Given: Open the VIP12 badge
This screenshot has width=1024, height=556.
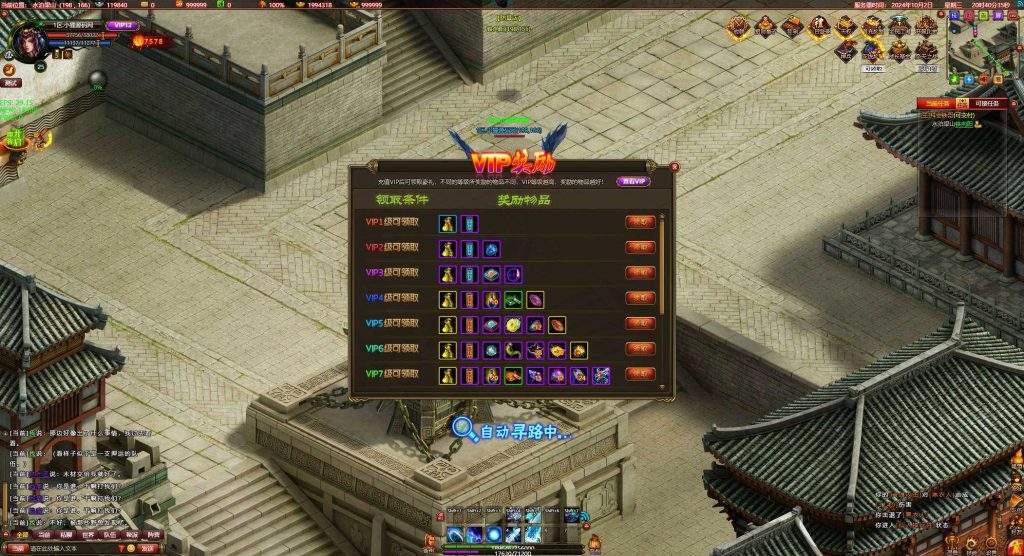Looking at the screenshot, I should [121, 24].
